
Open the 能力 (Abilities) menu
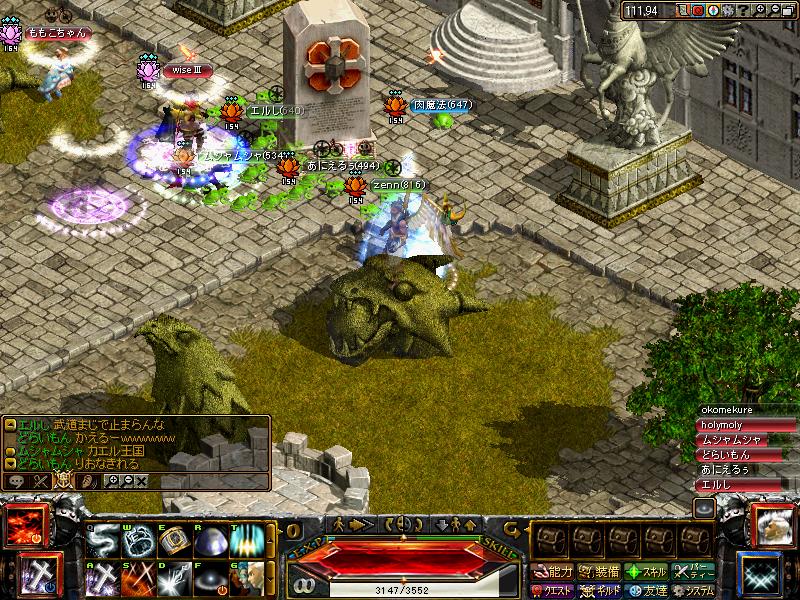[553, 572]
